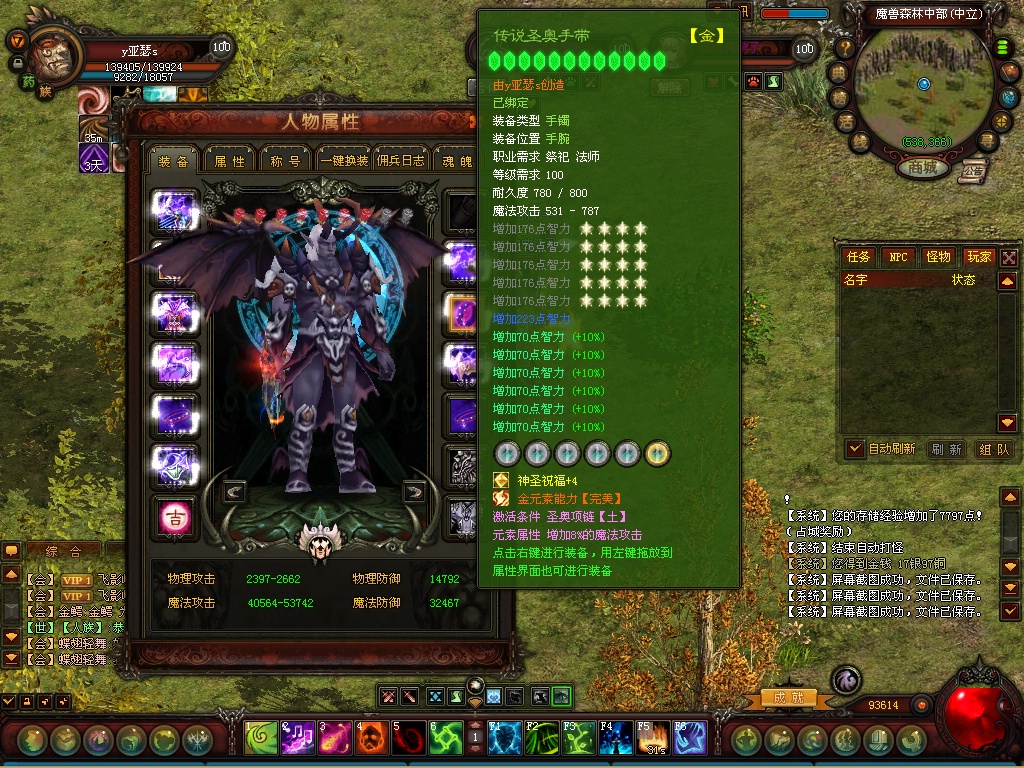Rotate character preview with left arrow
Screen dimensions: 1024x768
point(234,491)
